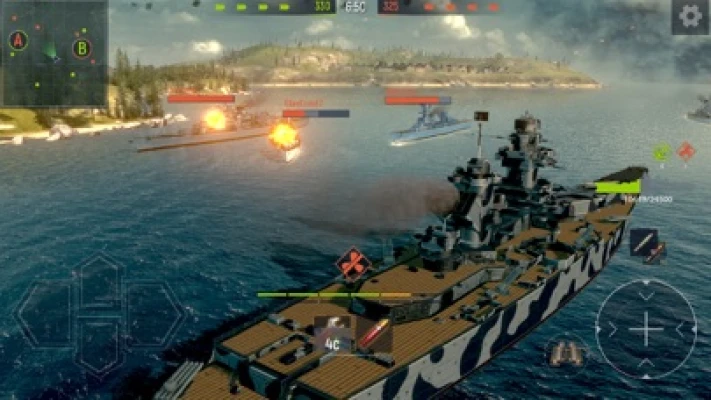Image resolution: width=711 pixels, height=400 pixels.
Task: Tap the bottom hexagon of the movement pad
Action: (x=99, y=345)
